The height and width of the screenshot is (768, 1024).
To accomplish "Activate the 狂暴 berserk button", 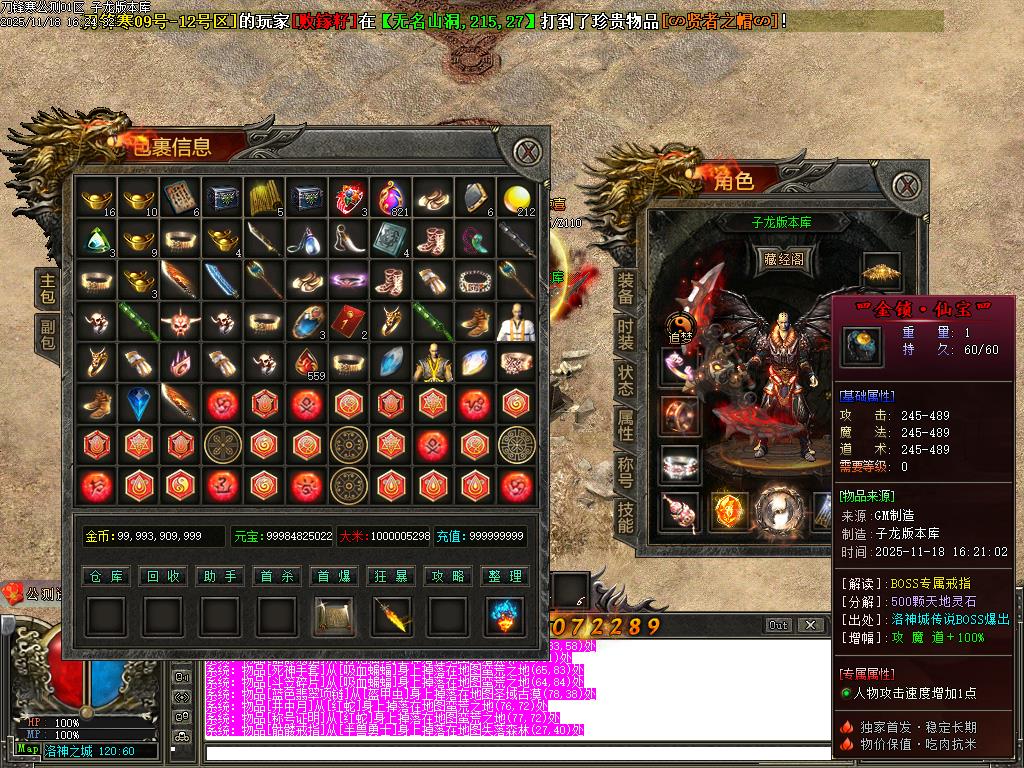I will [x=391, y=577].
